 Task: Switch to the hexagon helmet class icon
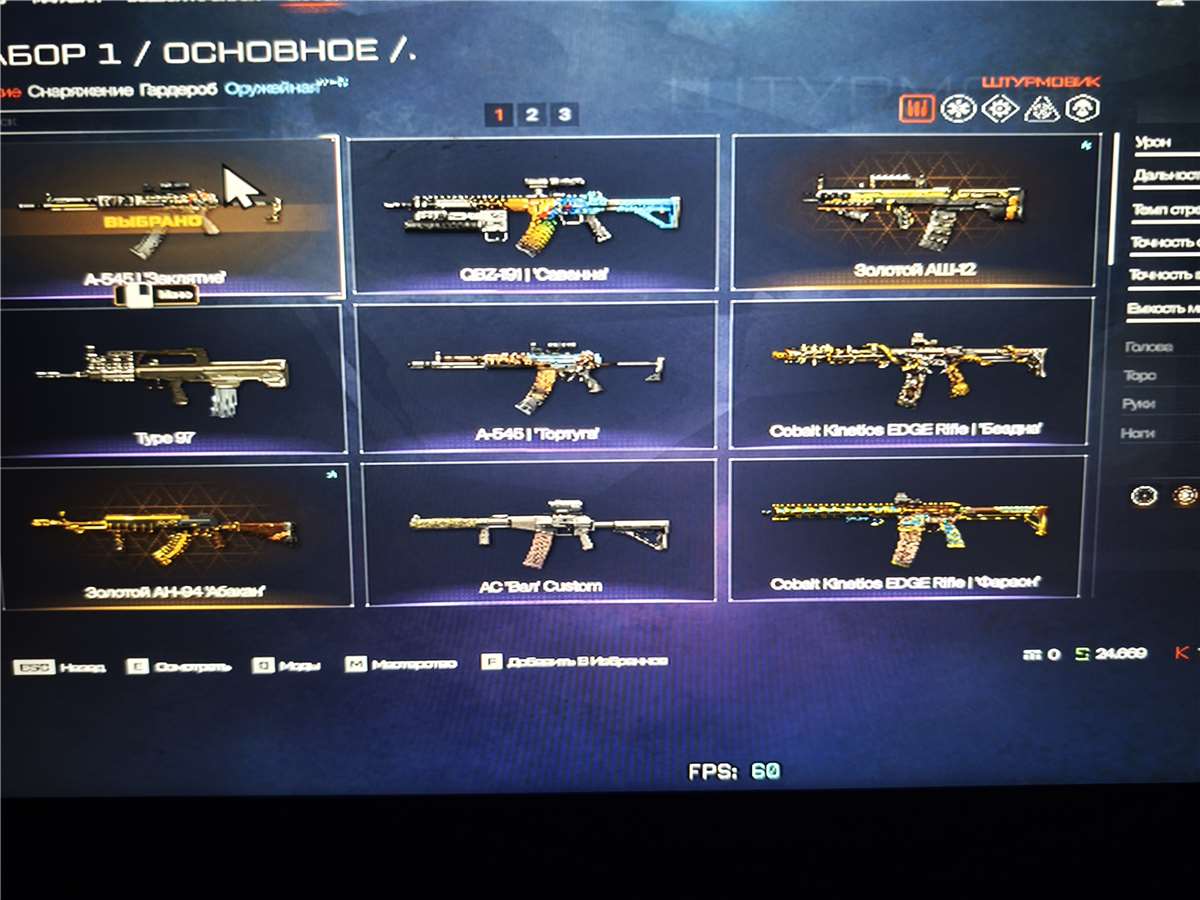coord(1082,109)
